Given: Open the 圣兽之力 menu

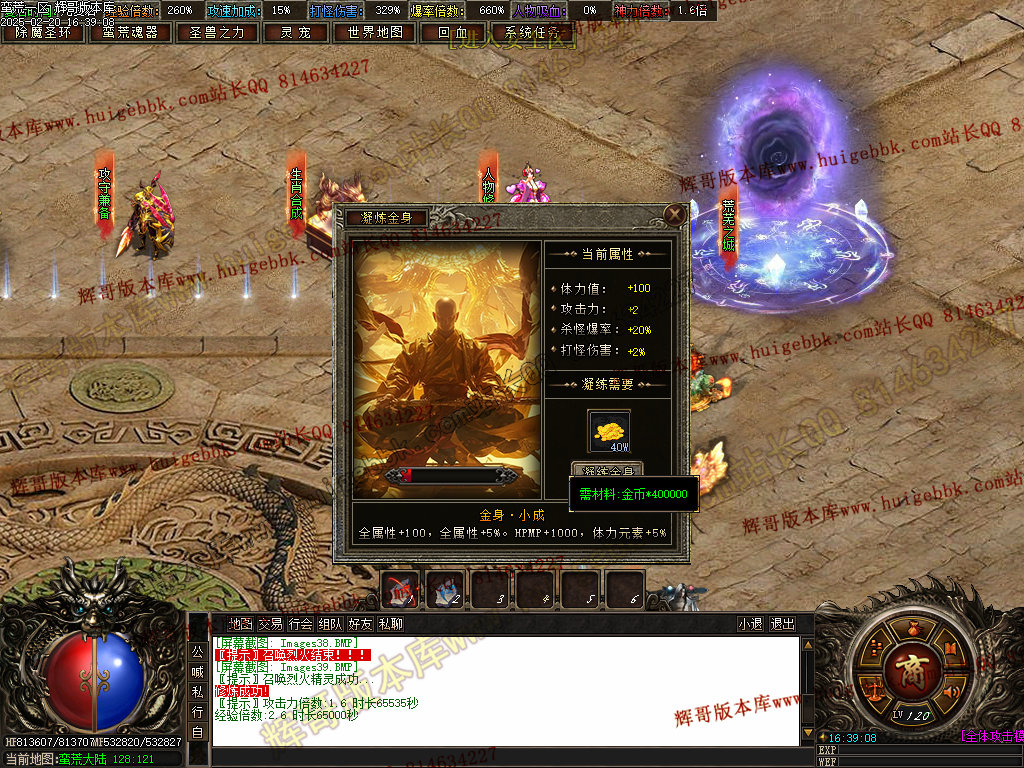Looking at the screenshot, I should tap(217, 32).
